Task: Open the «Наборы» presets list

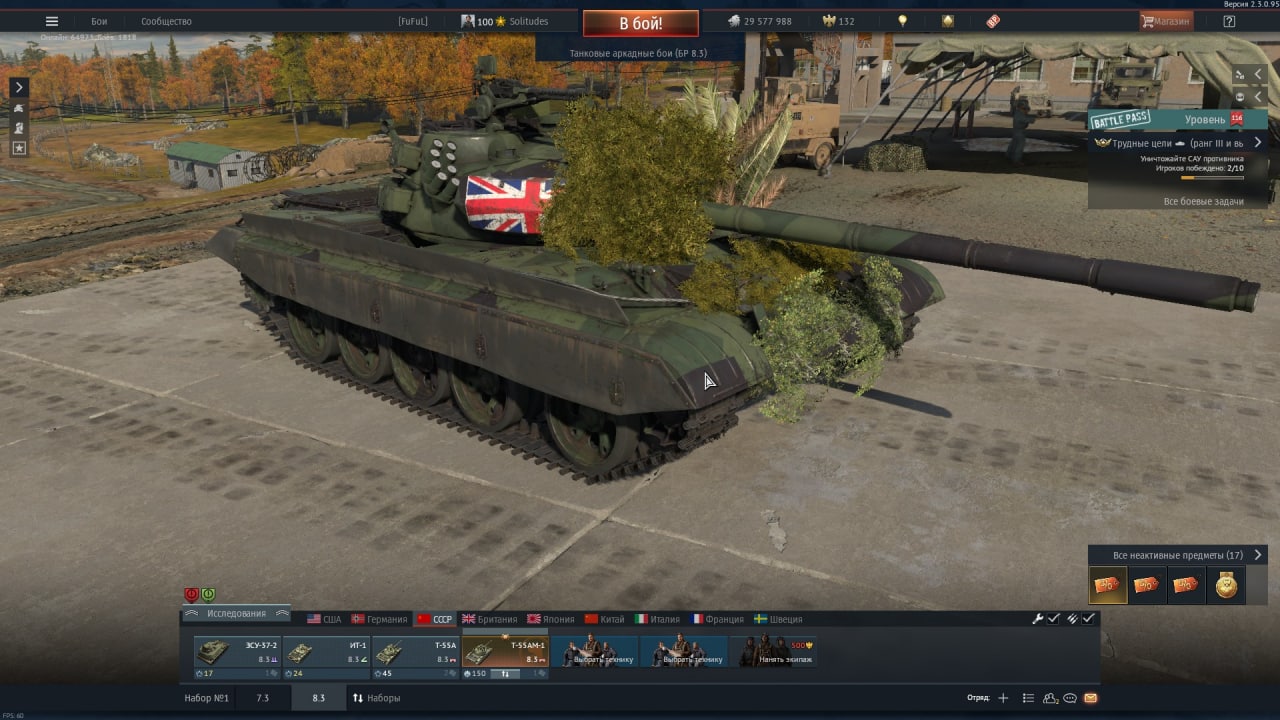Action: point(376,698)
